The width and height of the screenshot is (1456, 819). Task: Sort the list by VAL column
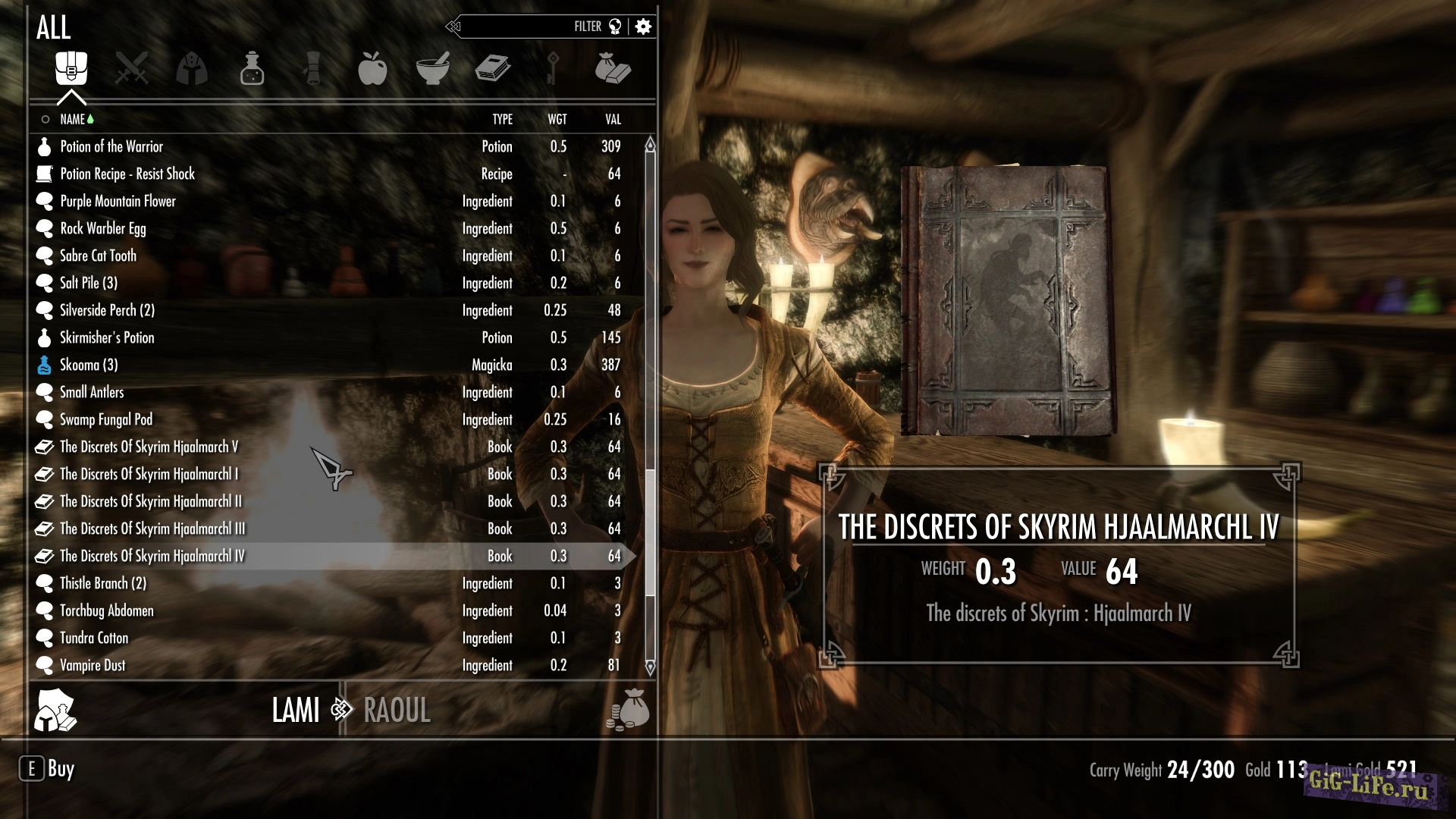613,119
